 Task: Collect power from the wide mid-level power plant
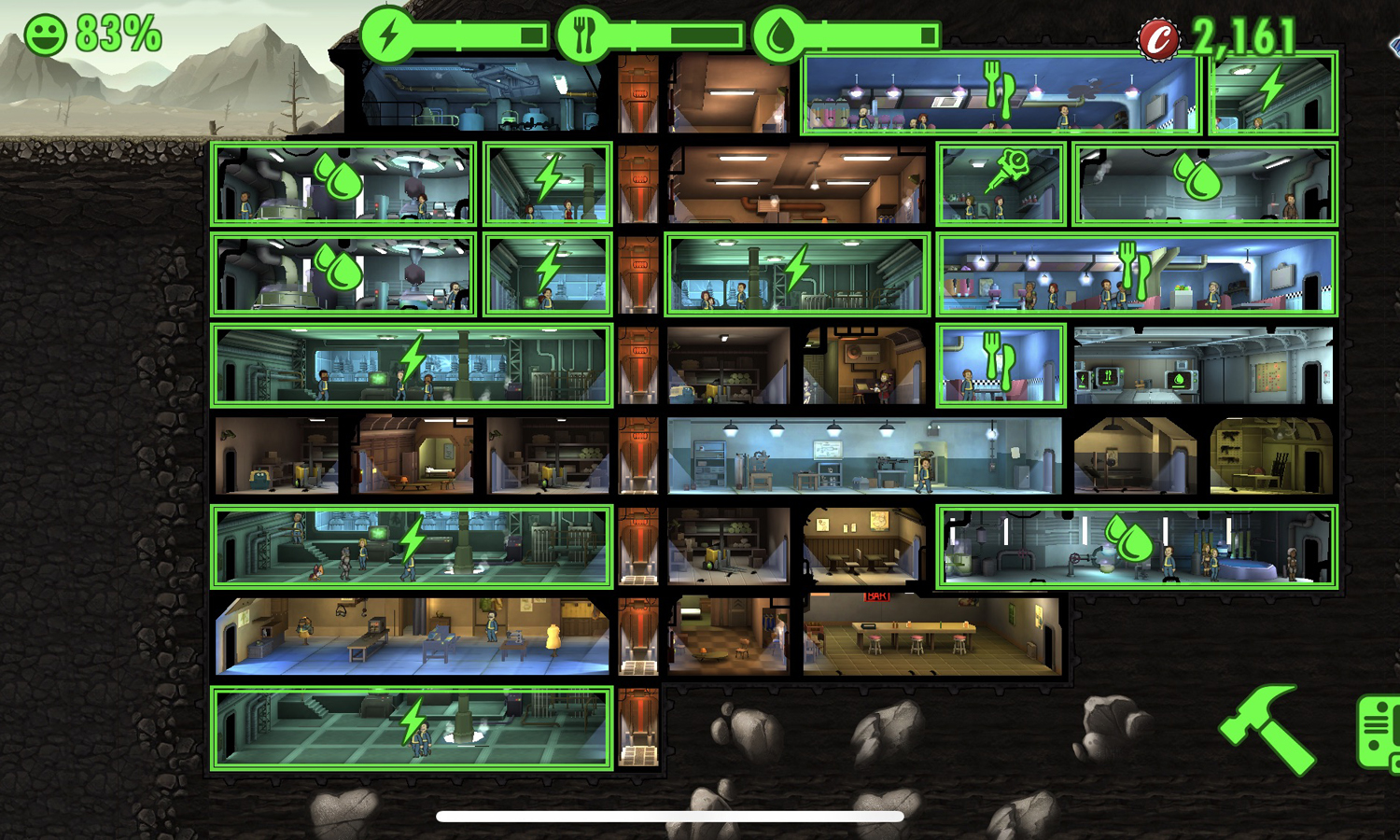pos(413,366)
